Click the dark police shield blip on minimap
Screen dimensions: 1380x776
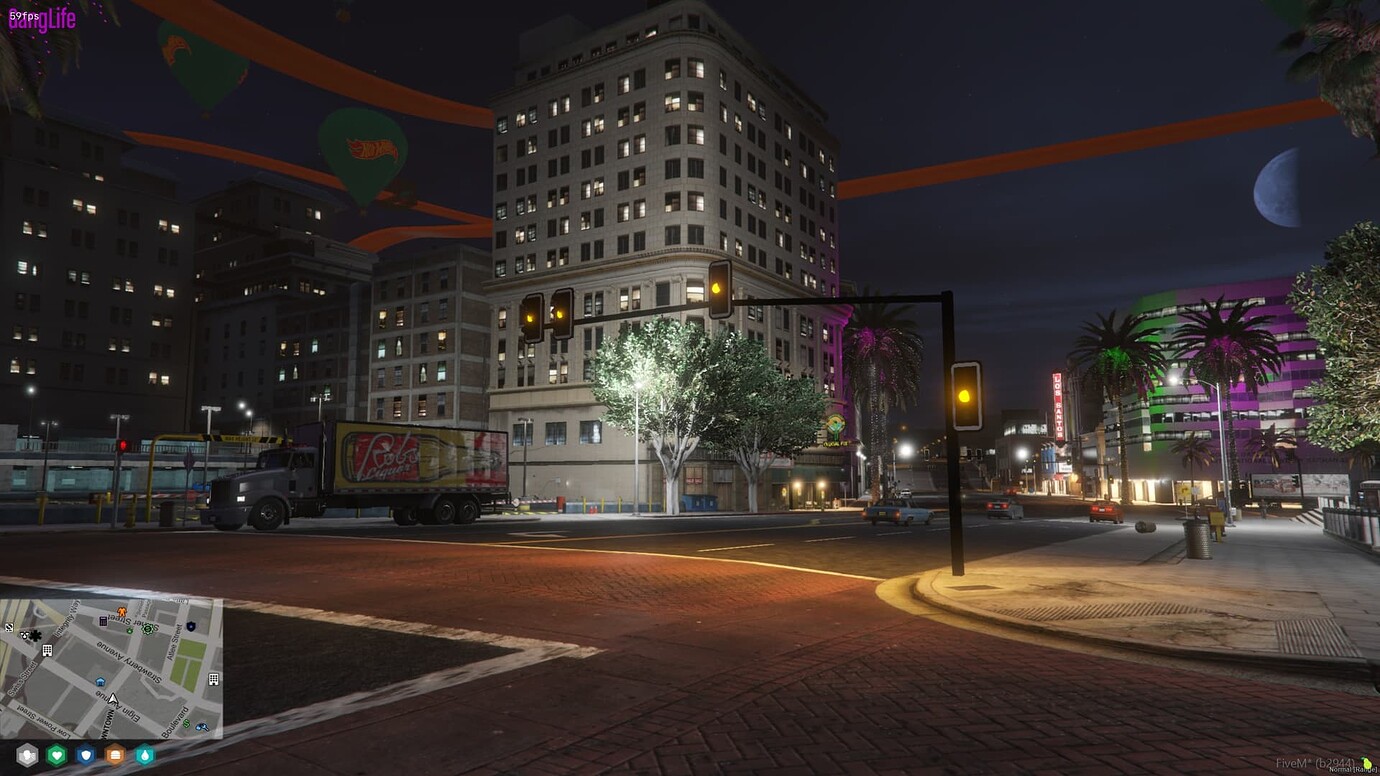(190, 626)
